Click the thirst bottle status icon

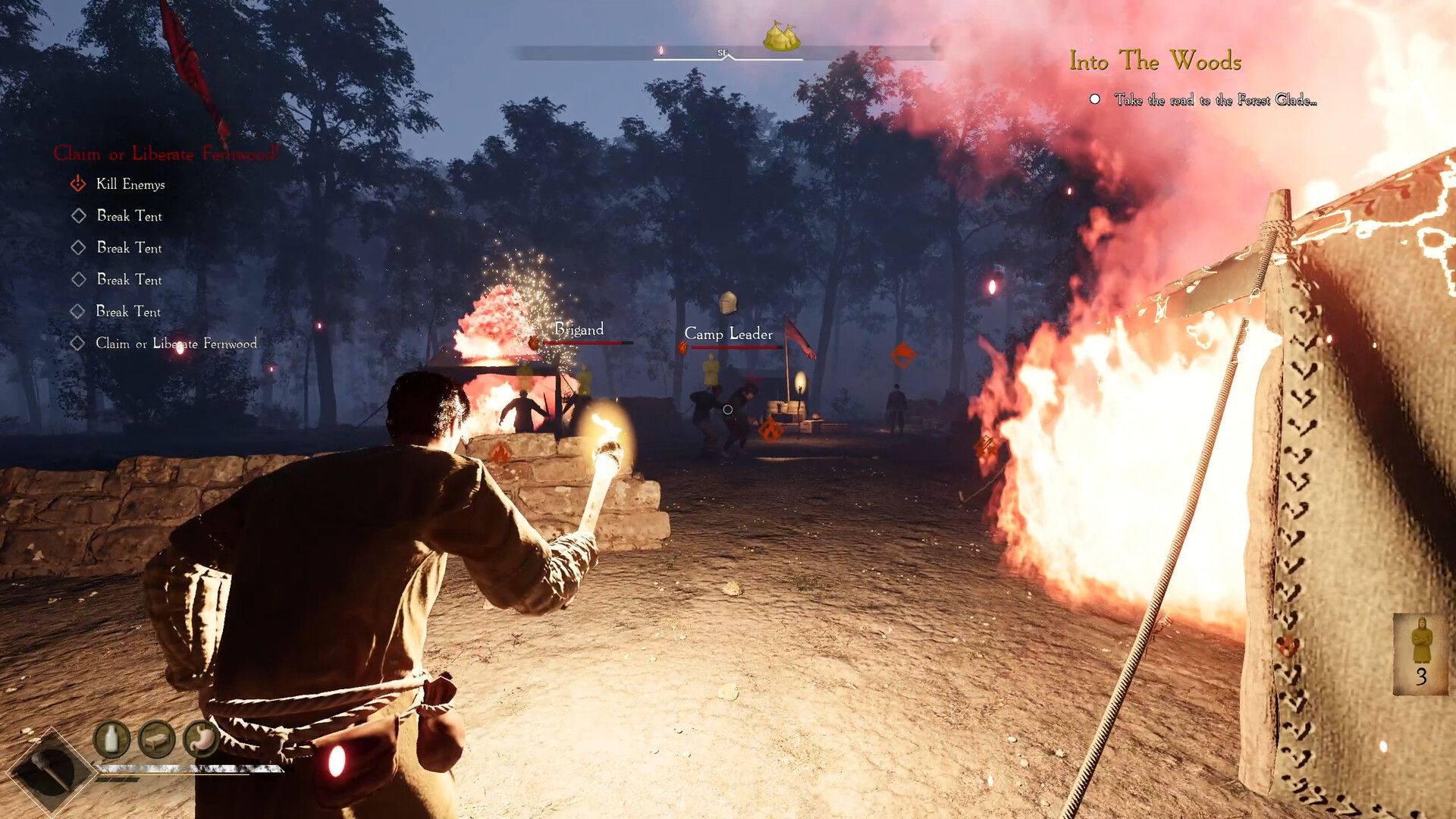click(x=111, y=739)
